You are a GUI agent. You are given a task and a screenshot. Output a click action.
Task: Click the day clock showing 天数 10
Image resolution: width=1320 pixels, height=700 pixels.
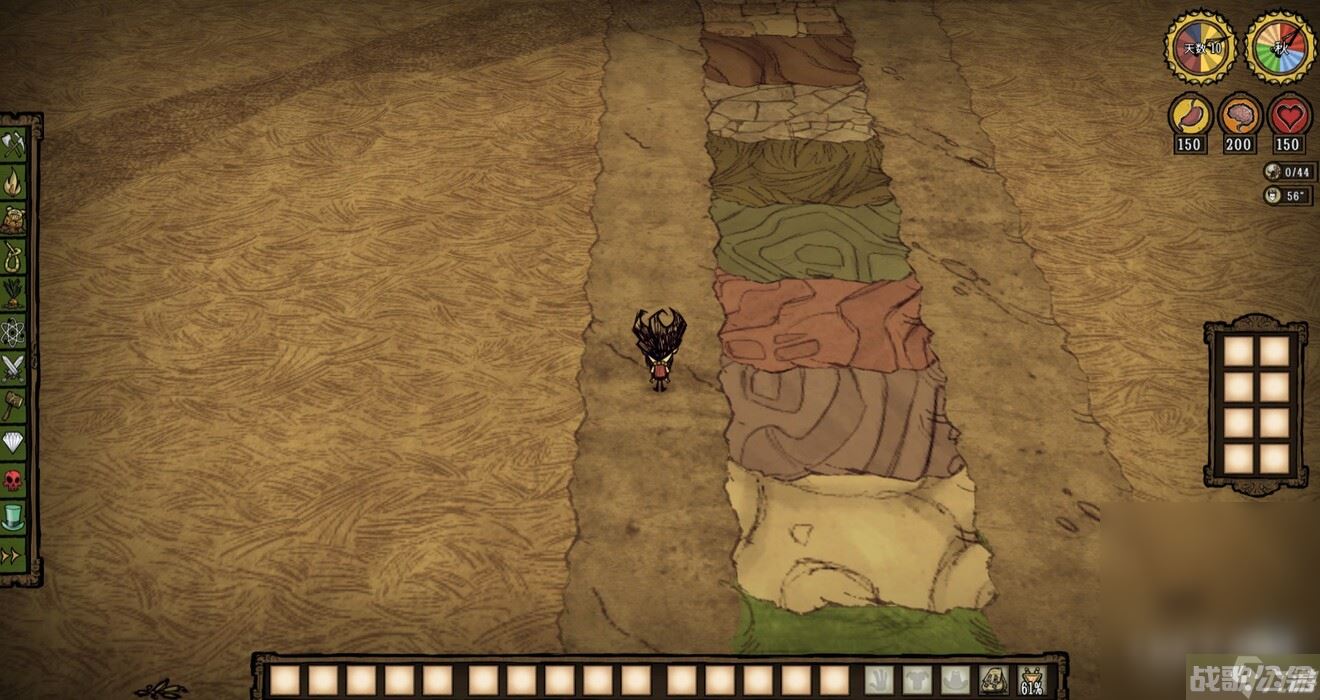pos(1201,47)
